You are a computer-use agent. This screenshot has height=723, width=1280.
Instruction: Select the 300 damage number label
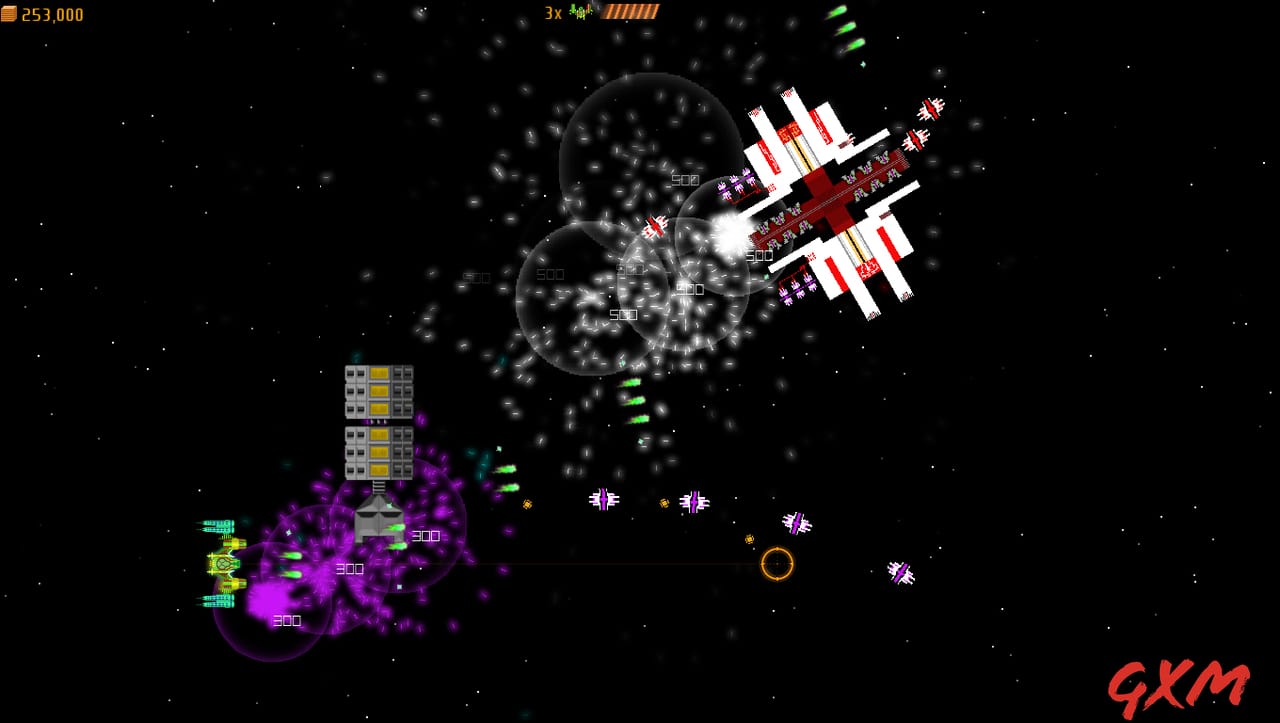click(350, 569)
